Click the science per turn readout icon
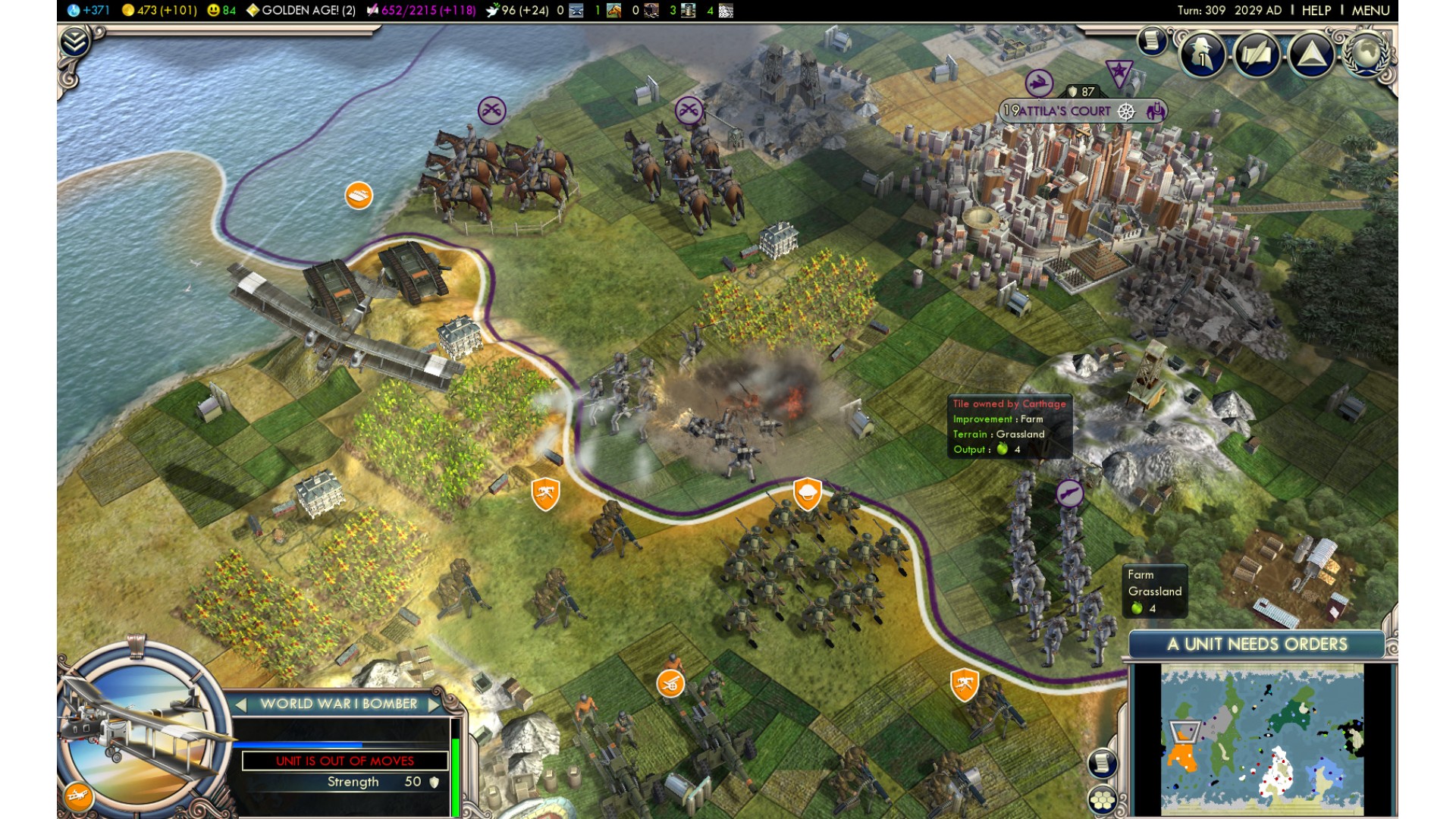 click(x=74, y=11)
